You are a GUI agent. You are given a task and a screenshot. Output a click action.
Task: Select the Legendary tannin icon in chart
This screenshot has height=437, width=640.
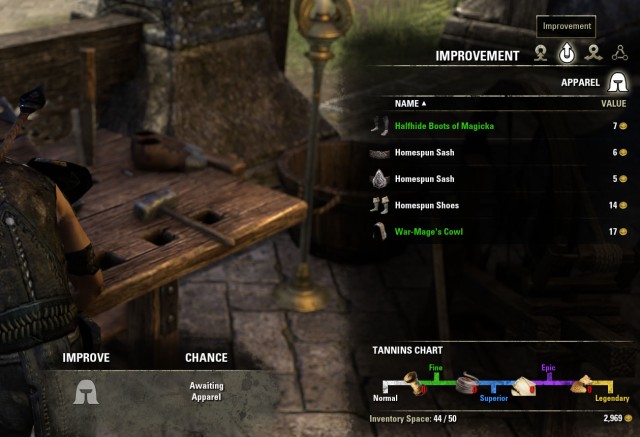584,383
